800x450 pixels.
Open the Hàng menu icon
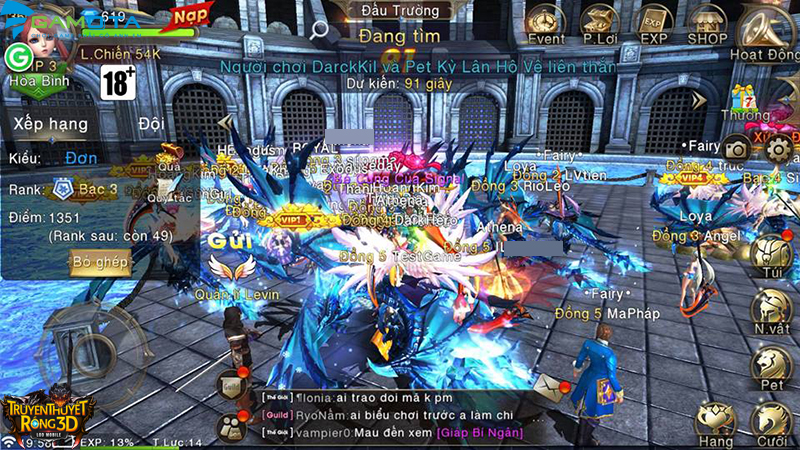coord(716,421)
